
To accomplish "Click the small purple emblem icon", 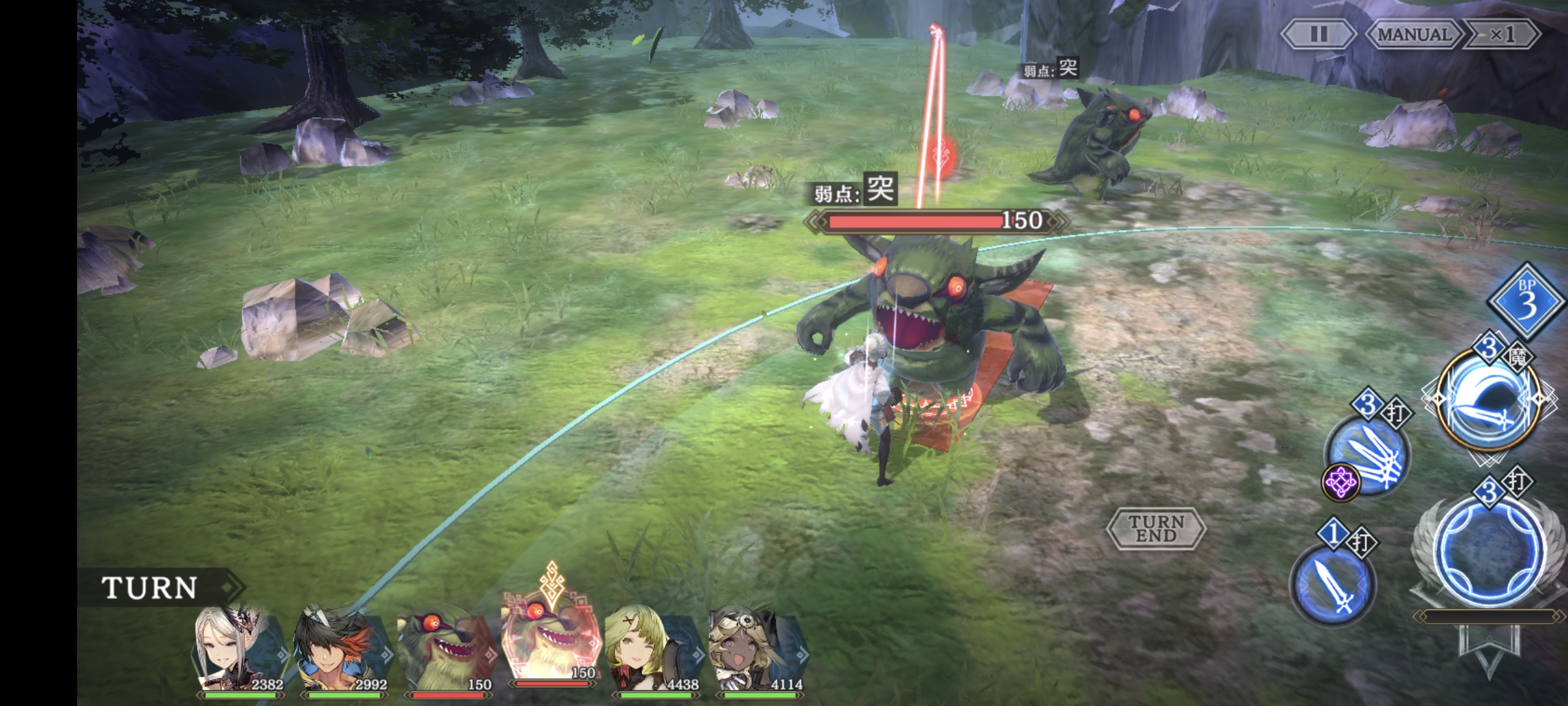I will pos(1340,482).
